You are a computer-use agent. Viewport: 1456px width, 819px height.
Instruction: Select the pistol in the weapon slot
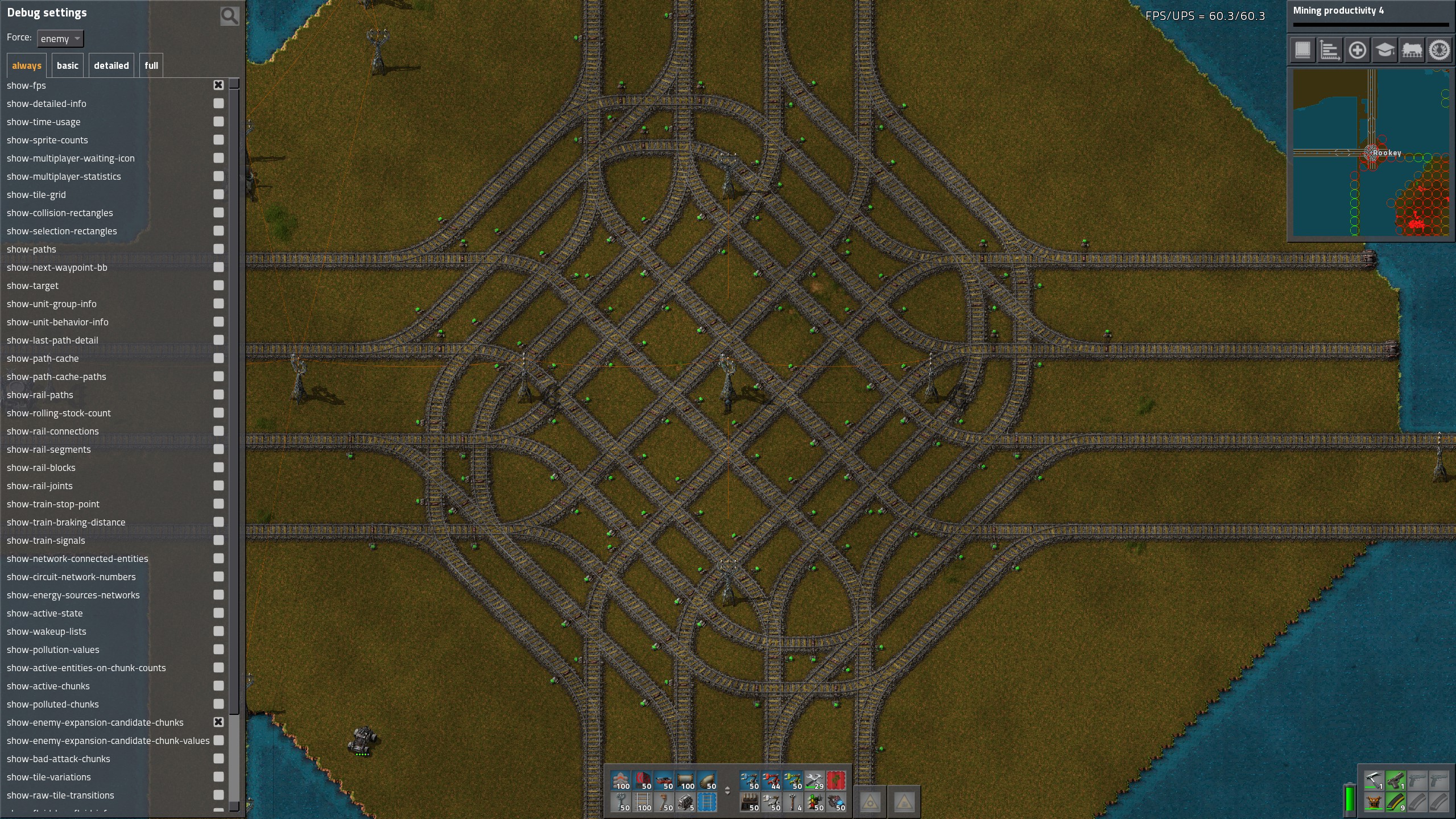point(1396,780)
